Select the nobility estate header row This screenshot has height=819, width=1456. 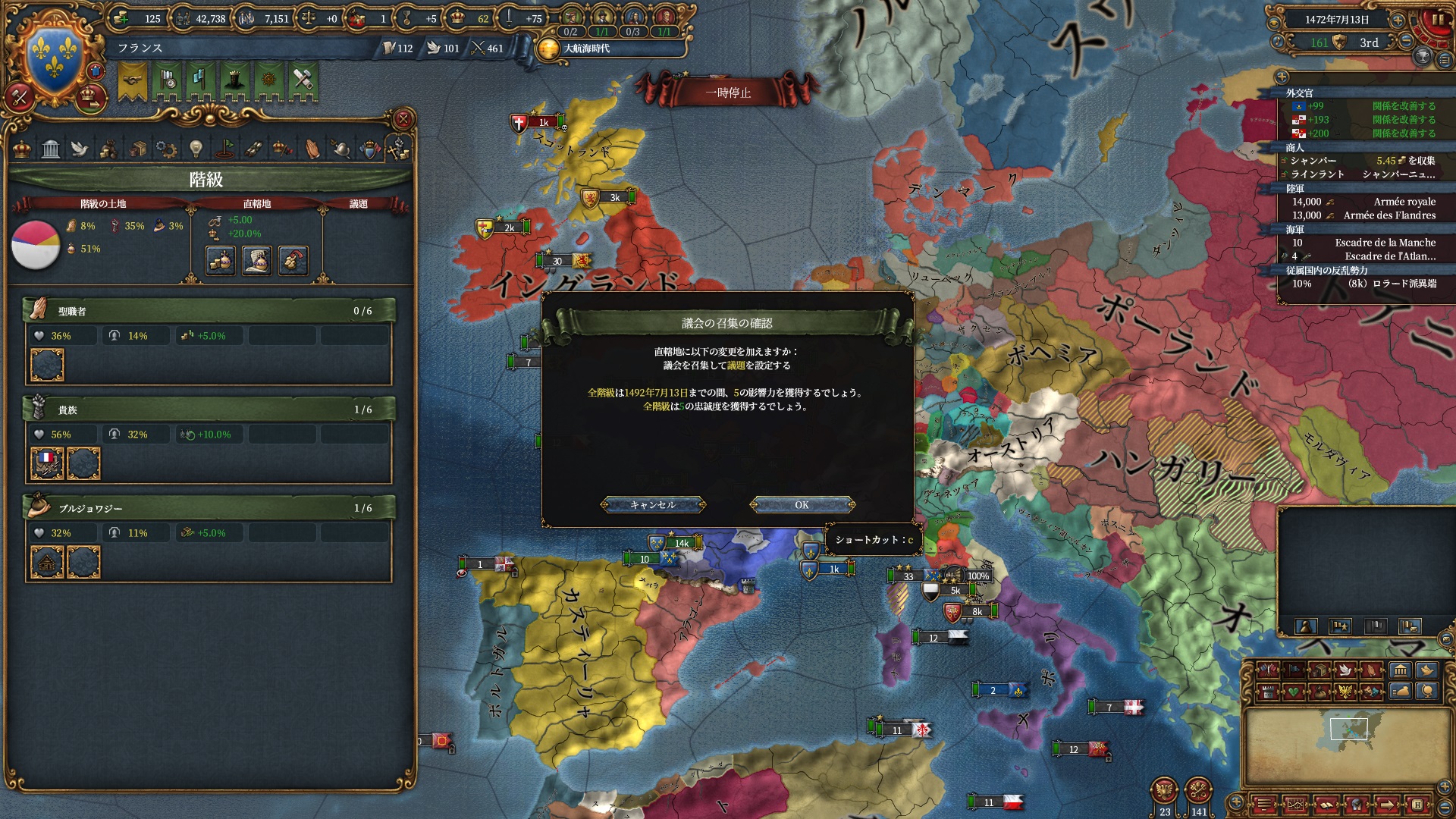[x=209, y=409]
